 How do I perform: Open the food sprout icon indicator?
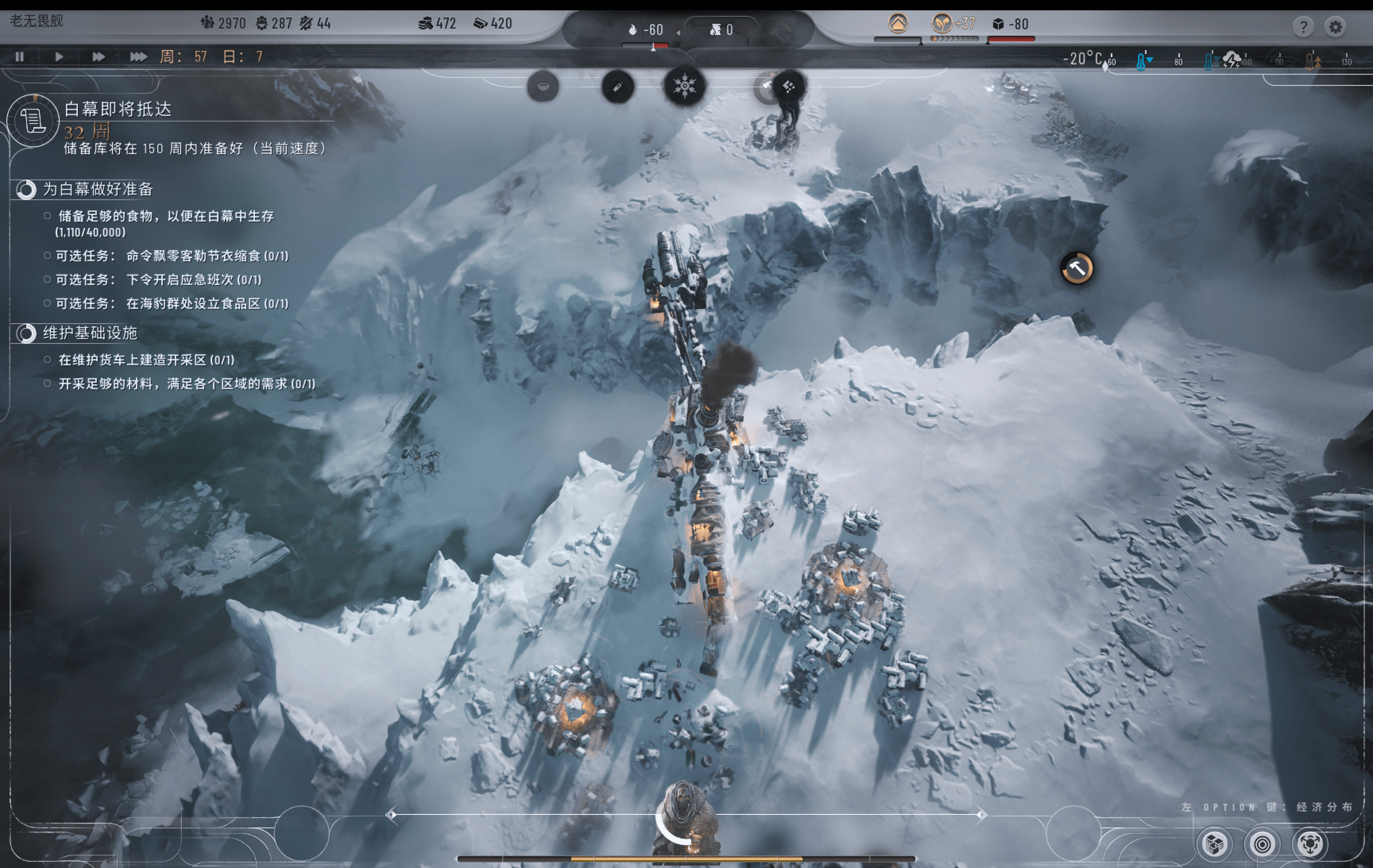point(941,24)
